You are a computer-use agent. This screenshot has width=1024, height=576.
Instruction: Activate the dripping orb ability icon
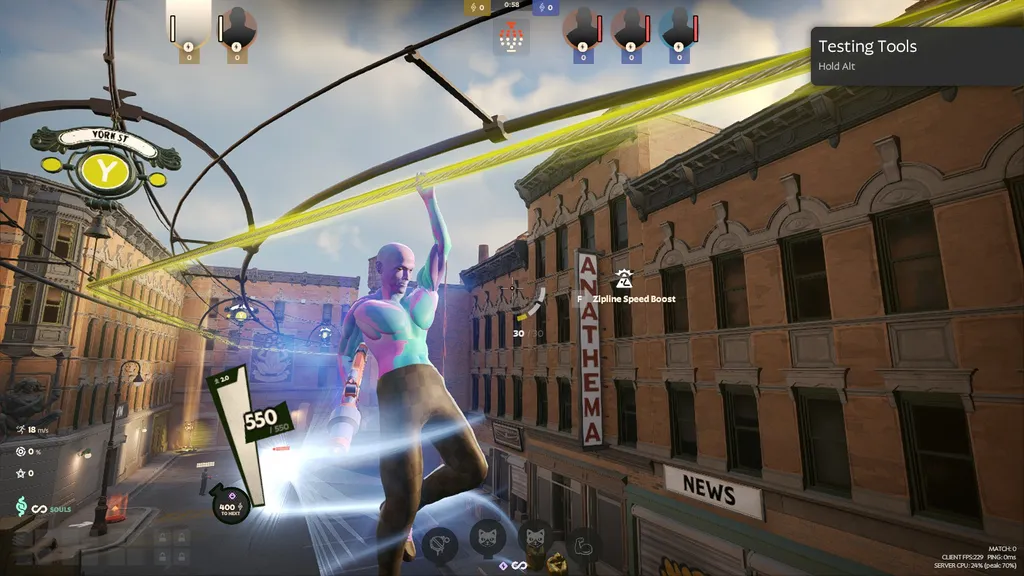(439, 544)
